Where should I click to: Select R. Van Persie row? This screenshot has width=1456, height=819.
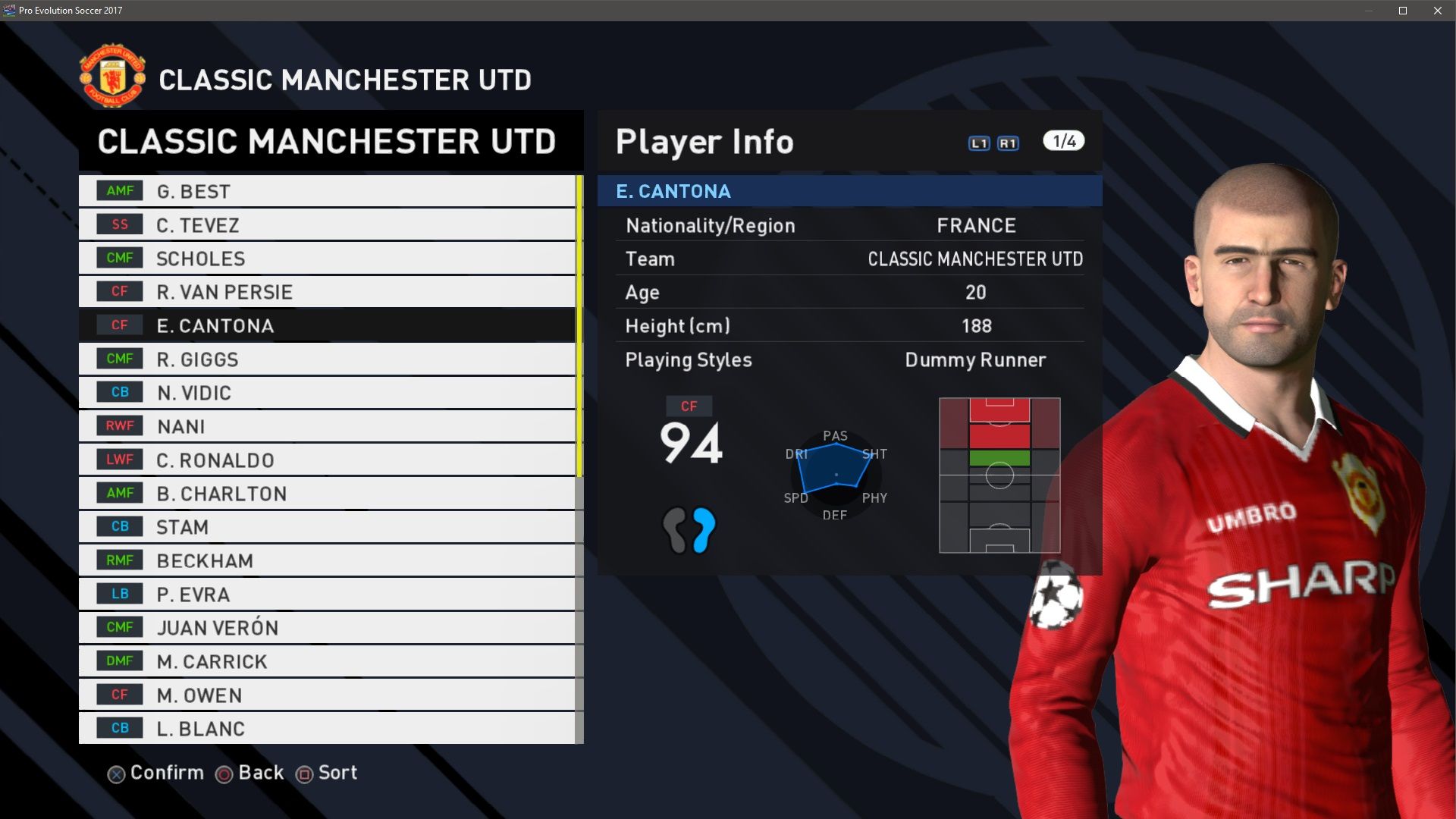326,292
